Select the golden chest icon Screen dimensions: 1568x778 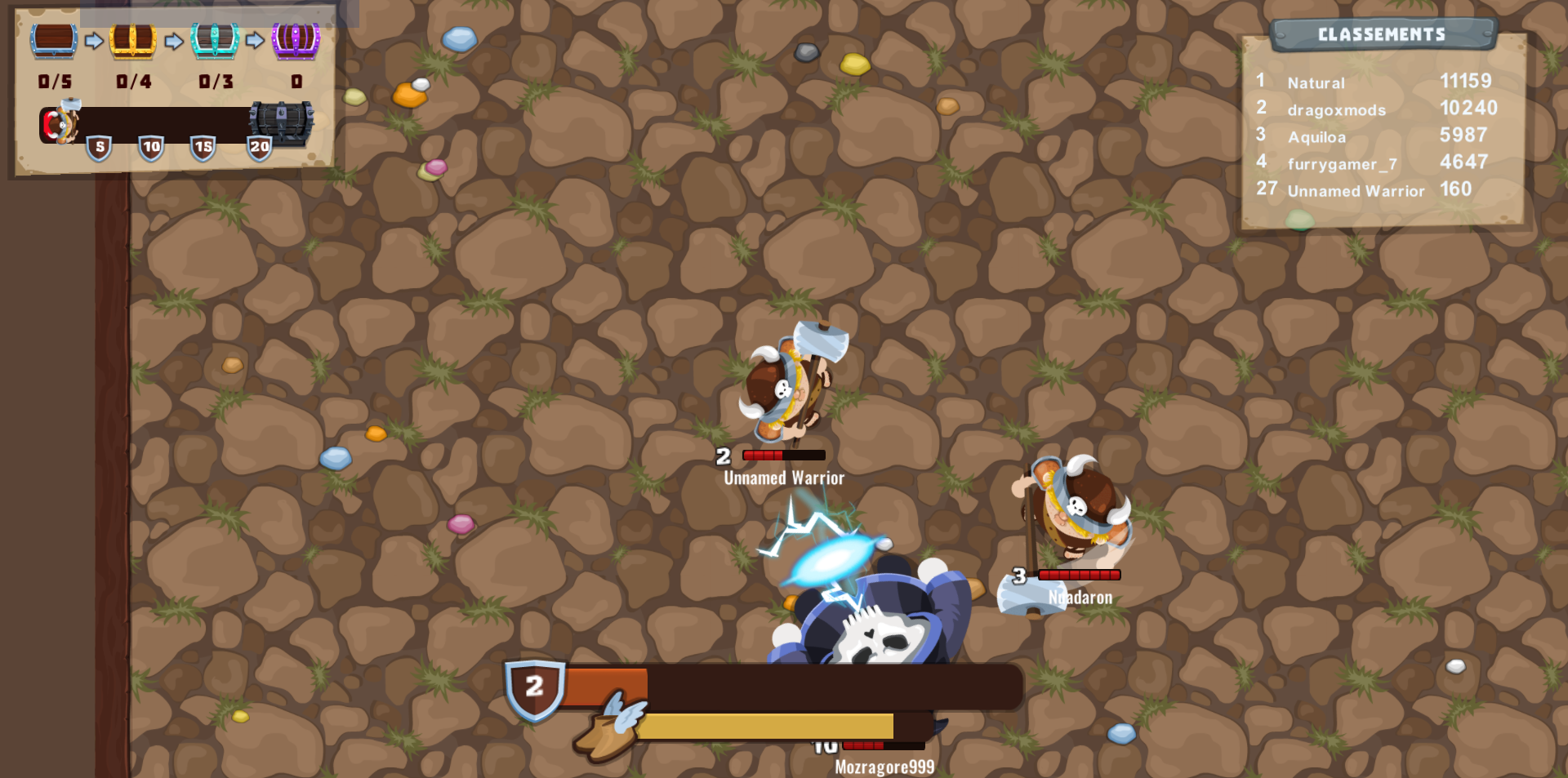(133, 41)
